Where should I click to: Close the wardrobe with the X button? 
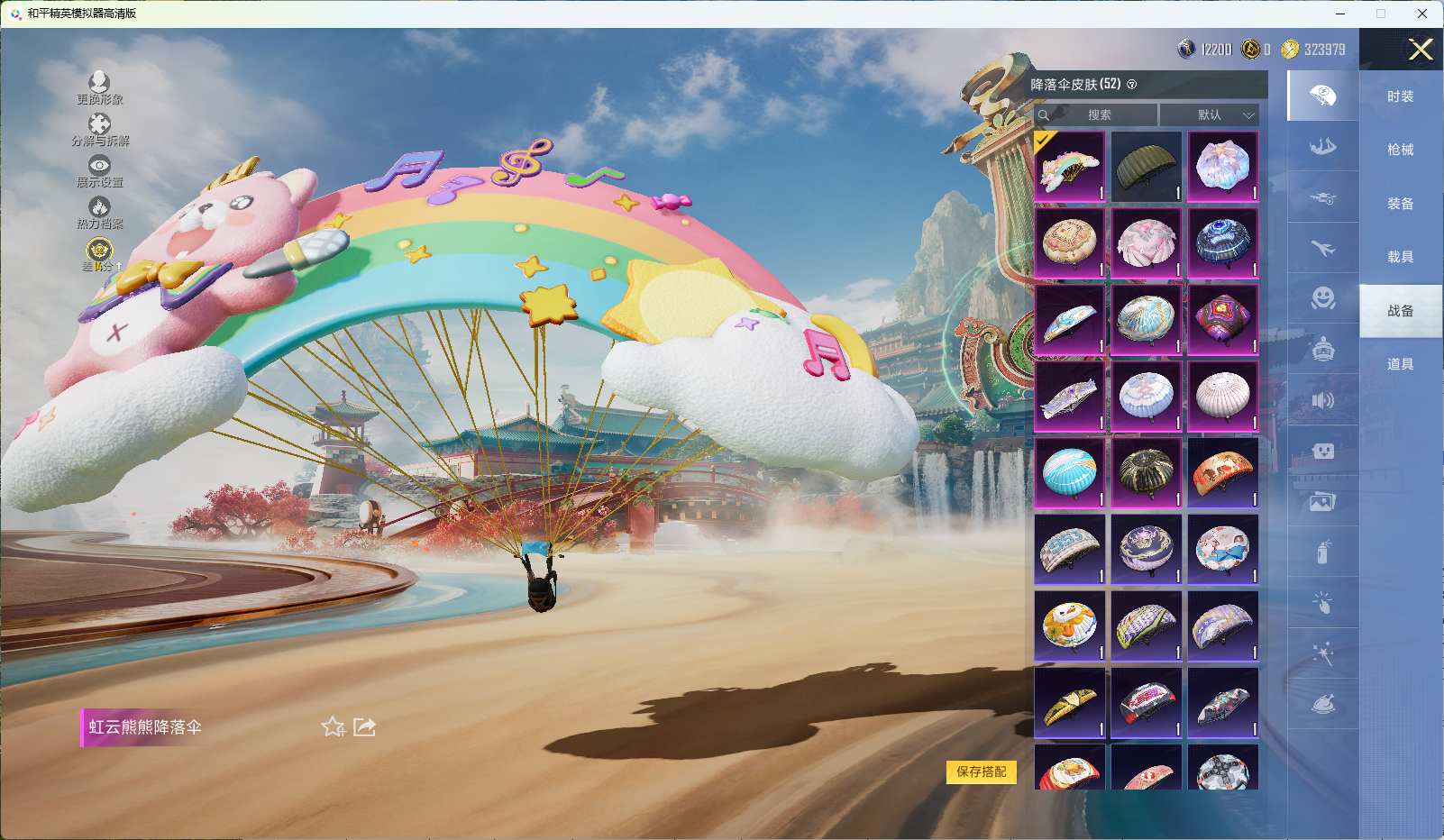click(x=1421, y=50)
